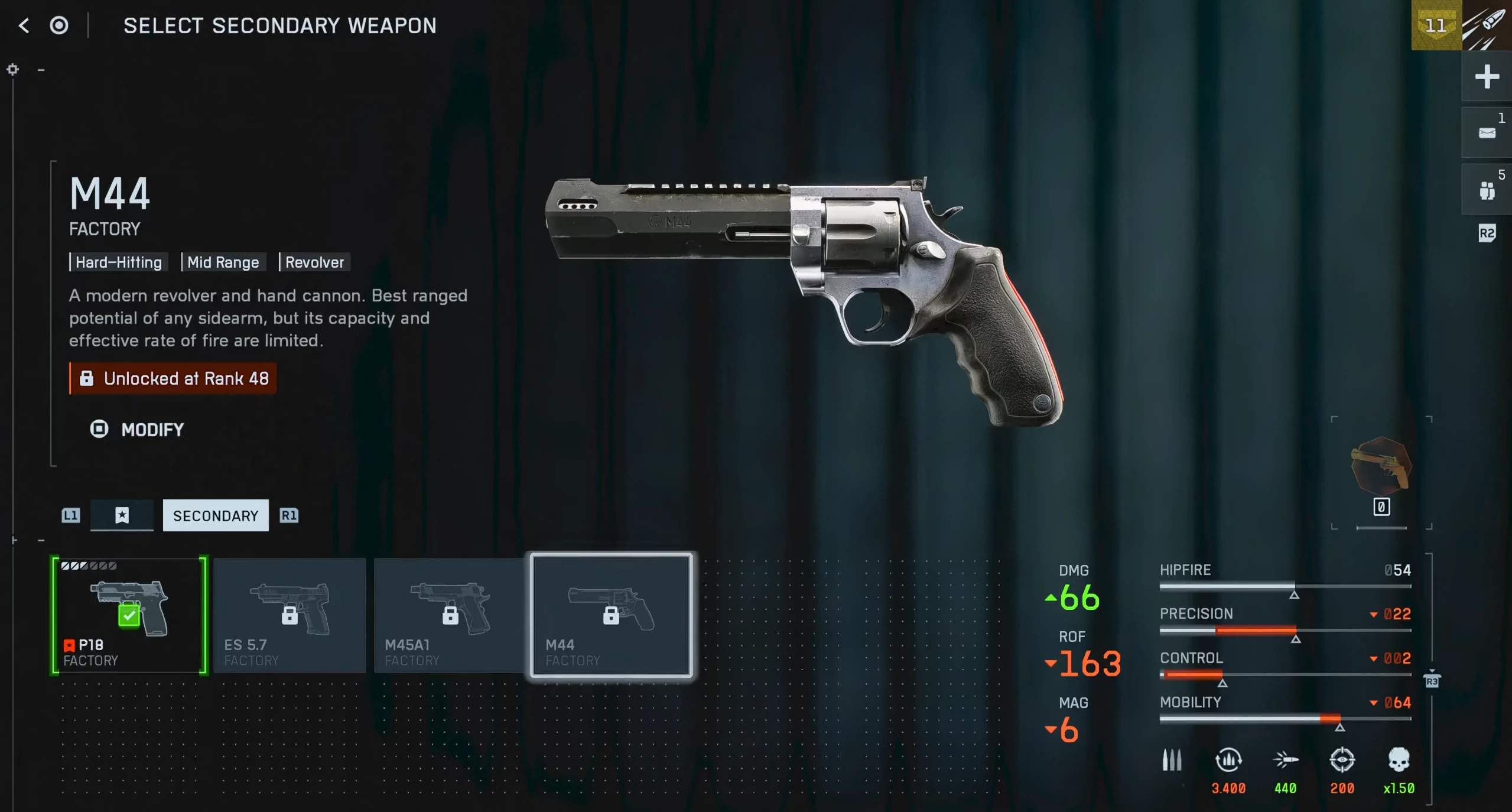Viewport: 1512px width, 812px height.
Task: Collapse the weapon list section expander
Action: 41,540
